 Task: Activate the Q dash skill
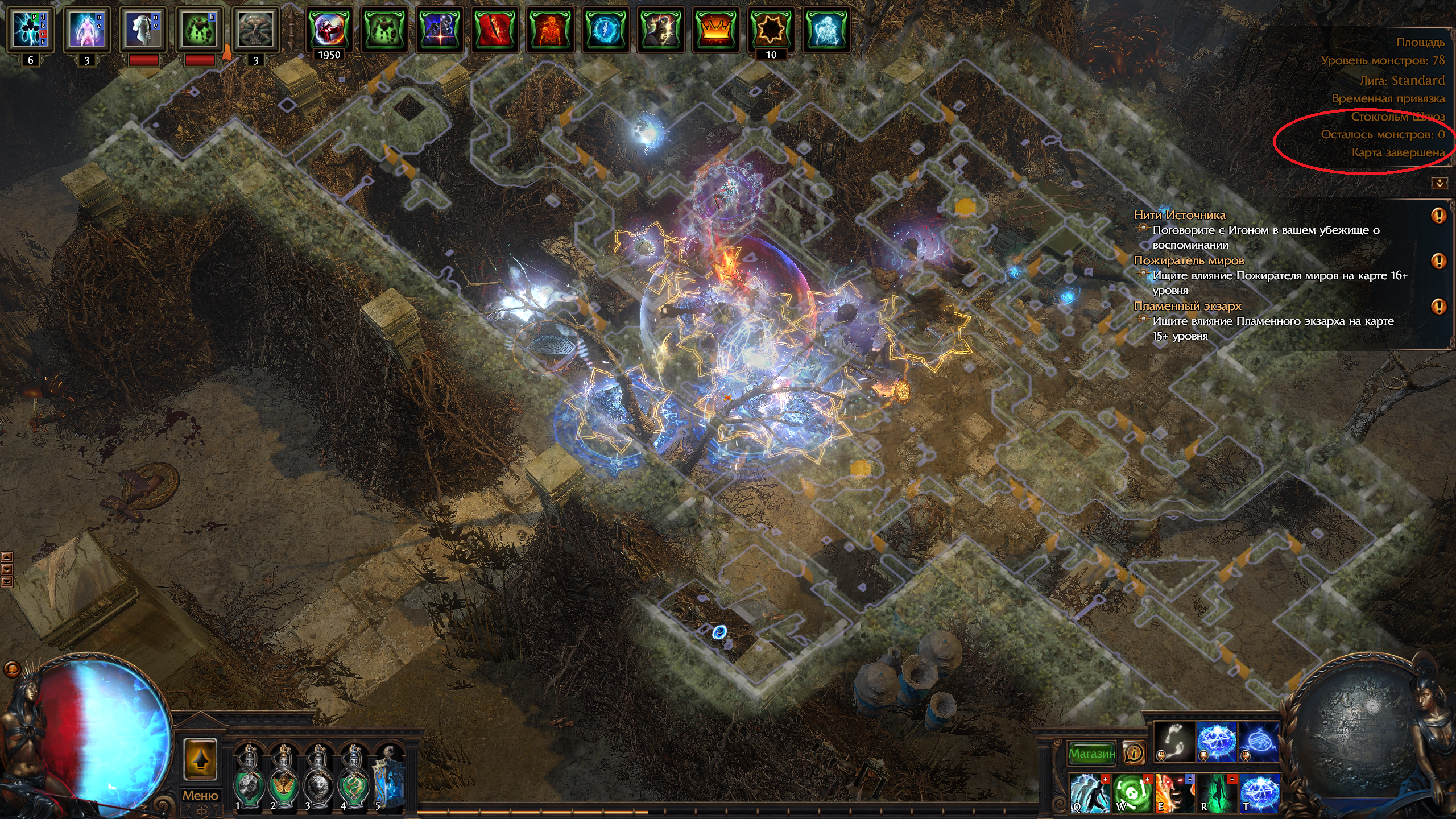point(1090,793)
